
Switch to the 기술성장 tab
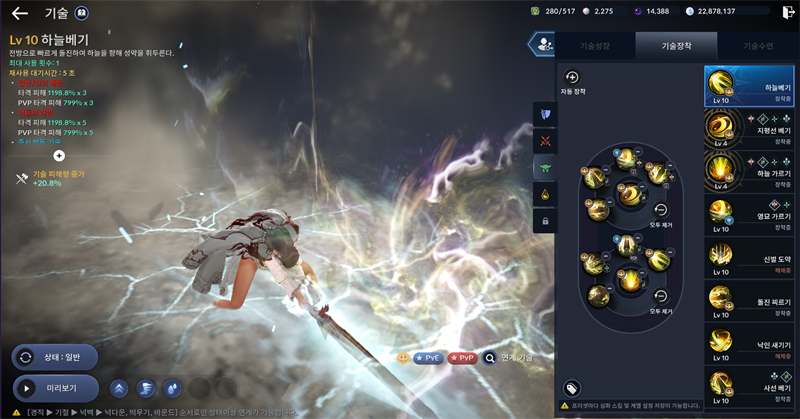pyautogui.click(x=592, y=46)
